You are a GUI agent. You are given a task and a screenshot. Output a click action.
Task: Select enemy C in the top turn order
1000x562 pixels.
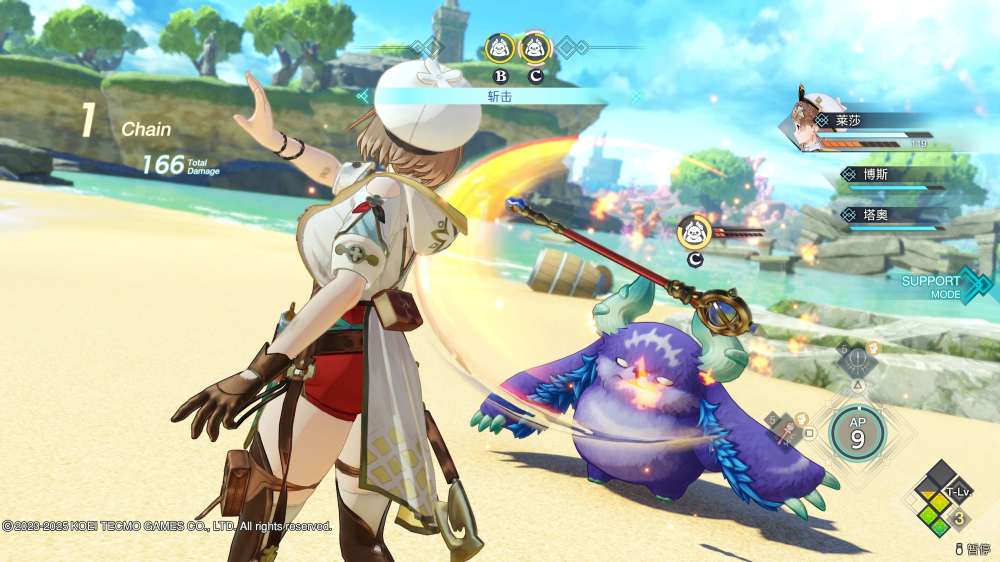coord(535,47)
